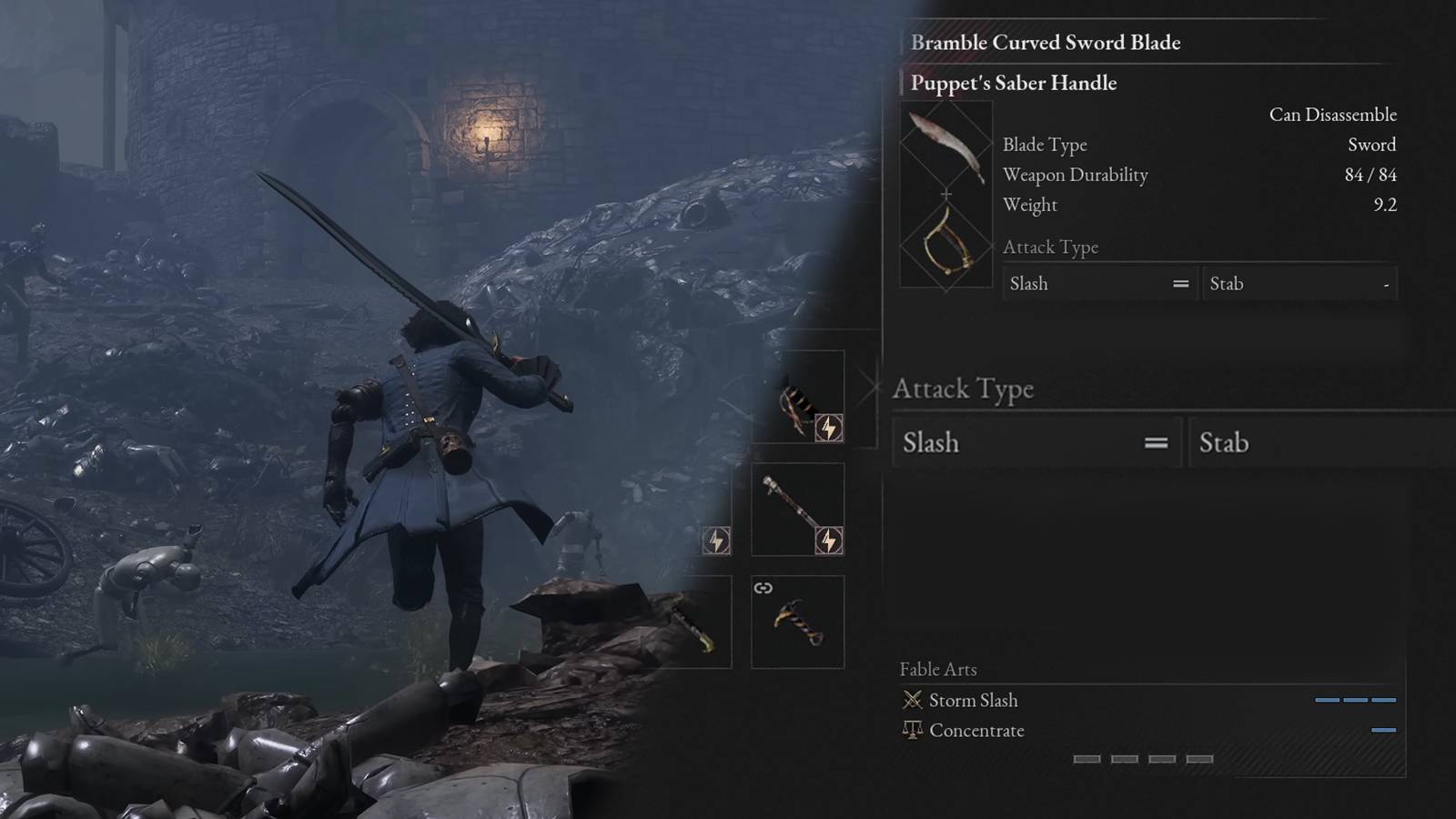Open the Stab attack type field

[1319, 442]
